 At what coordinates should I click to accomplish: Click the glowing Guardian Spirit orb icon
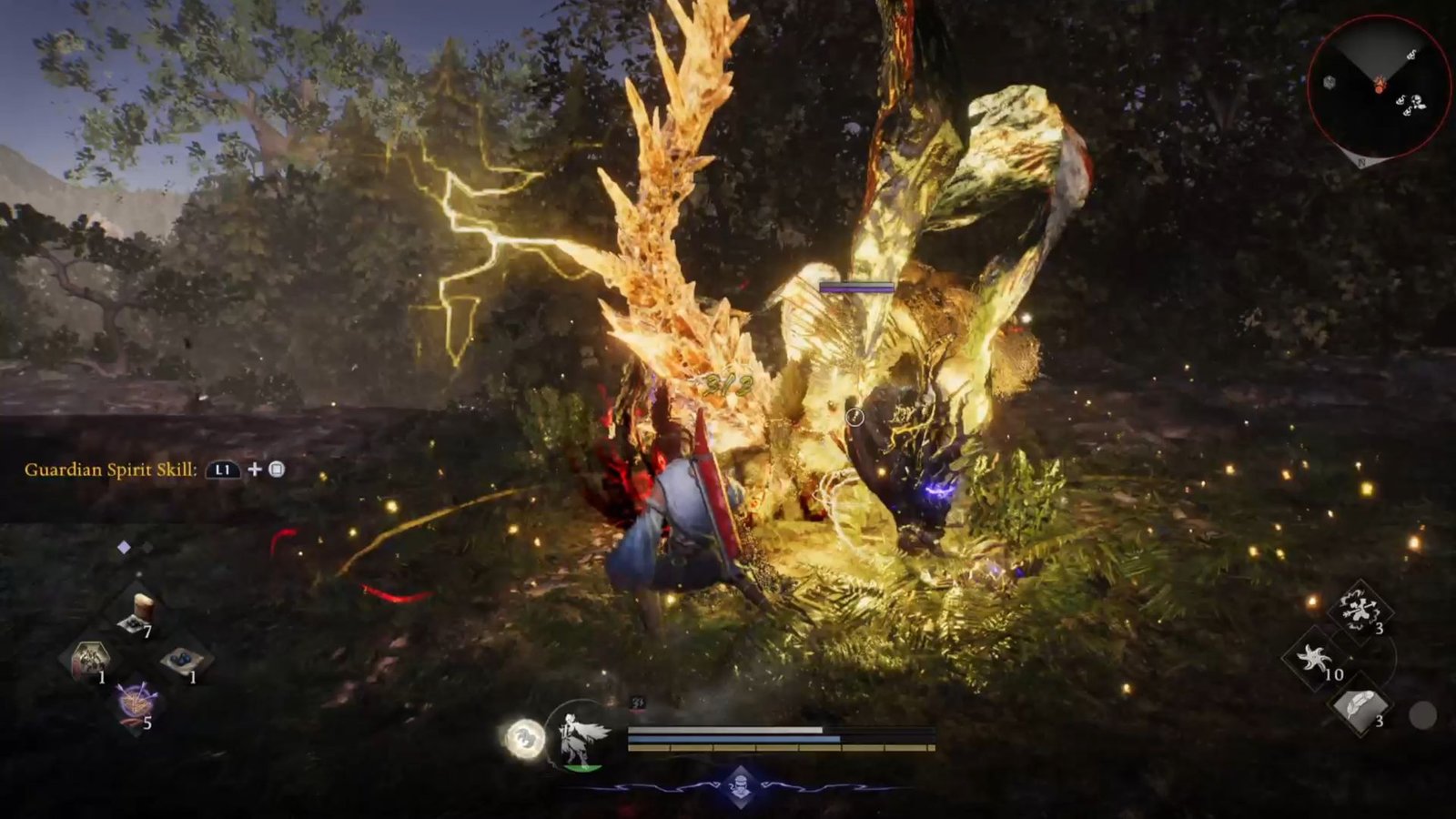click(526, 735)
